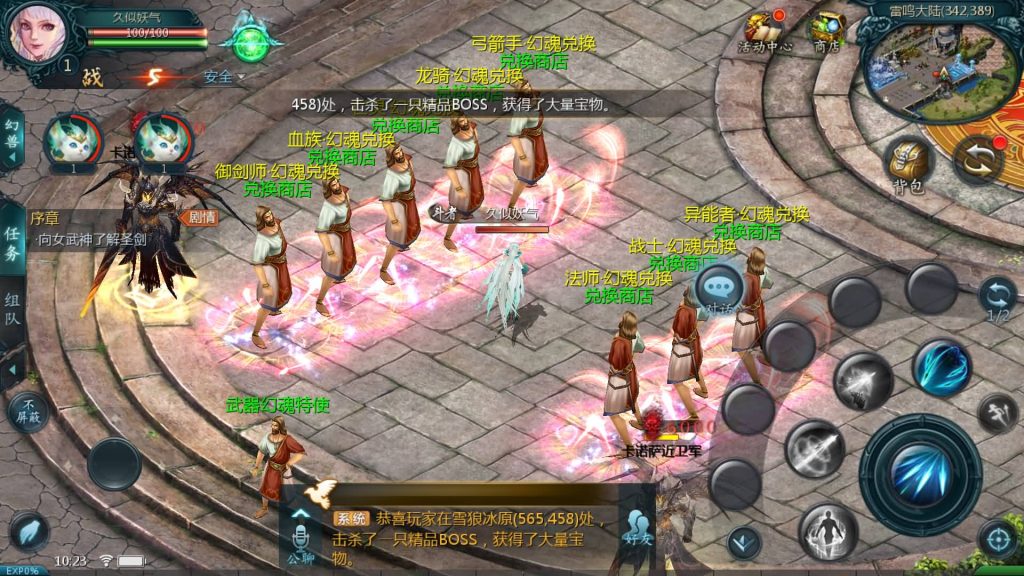The image size is (1024, 576).
Task: Tap the swap arrows button beside the backpack
Action: 978,160
